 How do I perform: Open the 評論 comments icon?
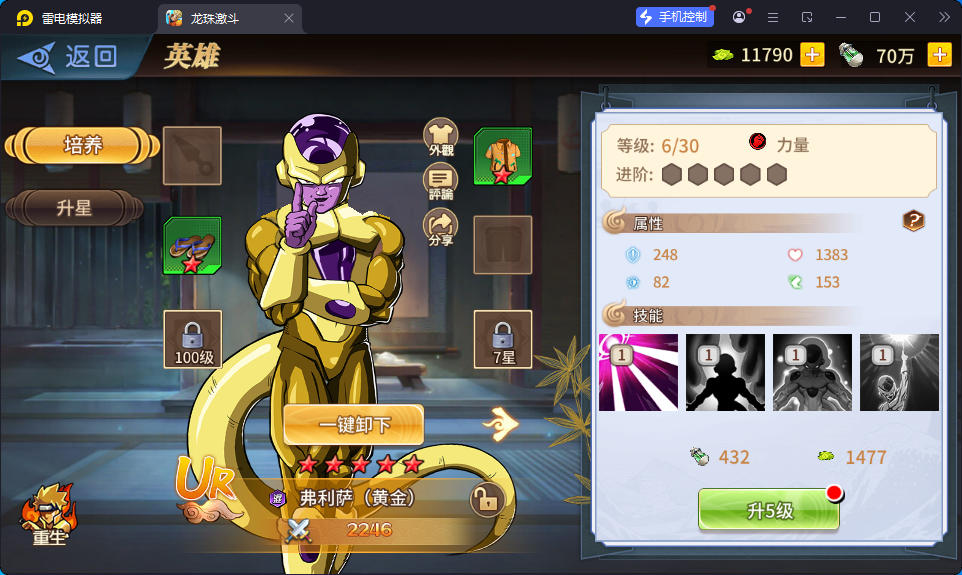[x=441, y=182]
